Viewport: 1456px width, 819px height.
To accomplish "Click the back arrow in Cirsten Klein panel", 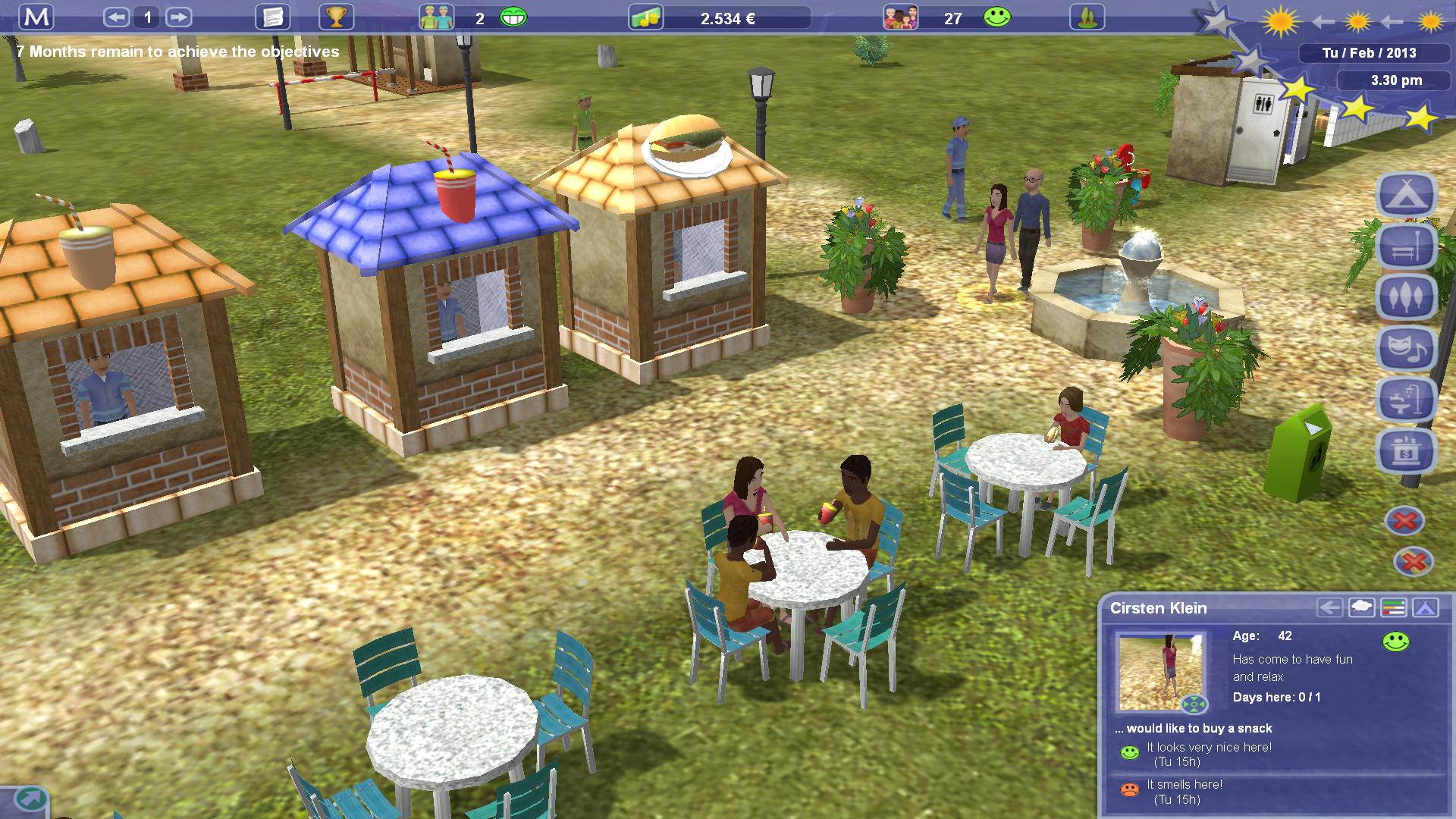I will pos(1329,607).
